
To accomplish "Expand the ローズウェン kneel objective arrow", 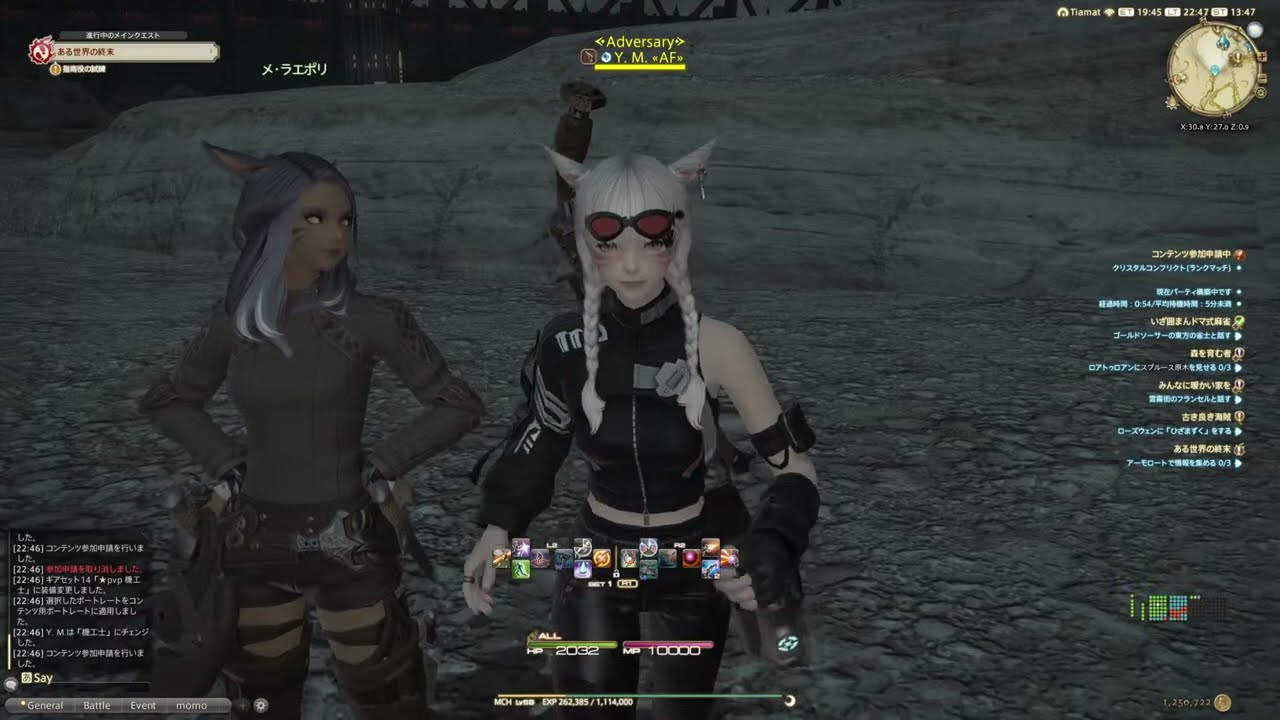I will click(x=1240, y=431).
